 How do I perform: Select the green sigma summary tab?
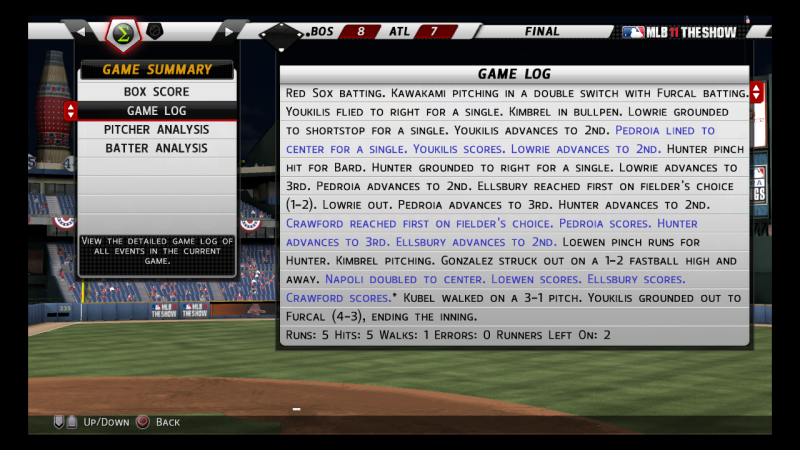tap(123, 32)
